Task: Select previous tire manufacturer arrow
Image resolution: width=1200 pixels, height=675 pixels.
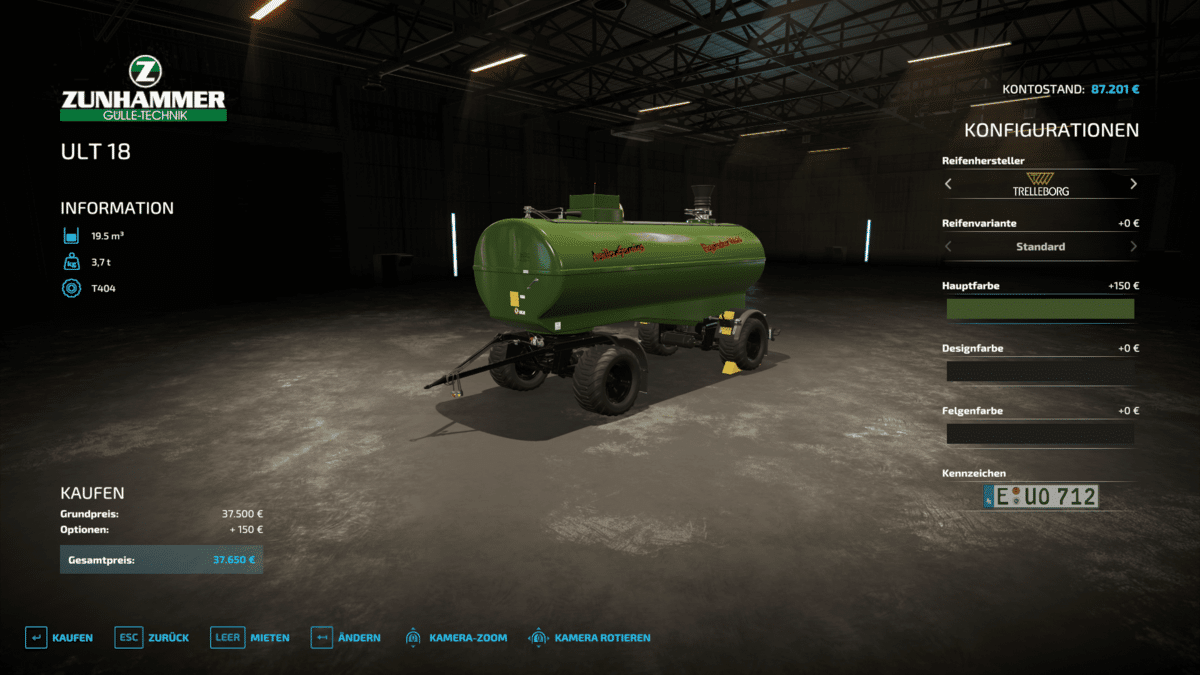Action: (x=948, y=184)
